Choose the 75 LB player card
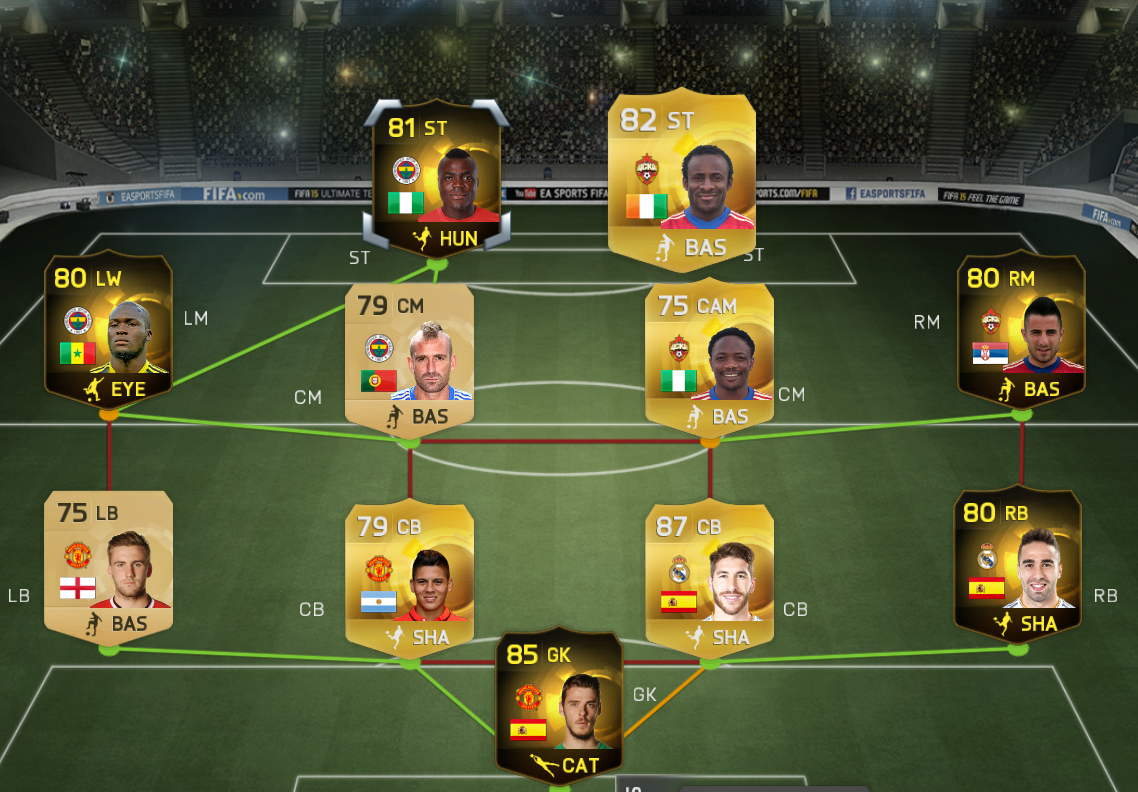1138x792 pixels. click(109, 566)
